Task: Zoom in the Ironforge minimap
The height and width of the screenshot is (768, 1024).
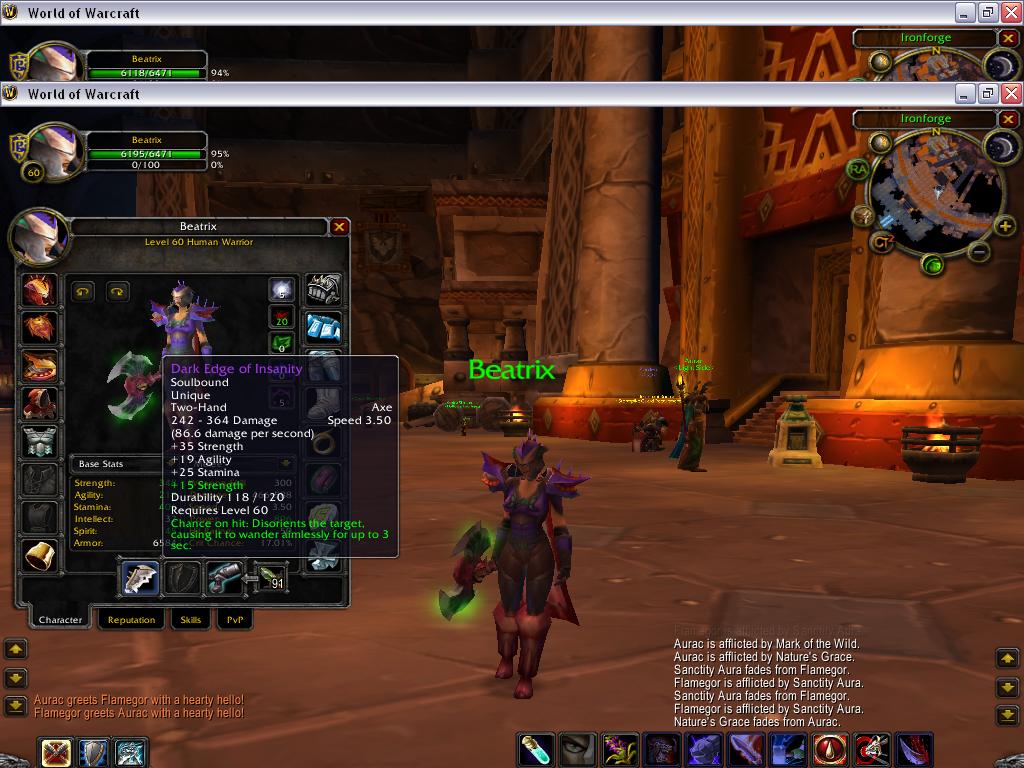Action: [1005, 226]
